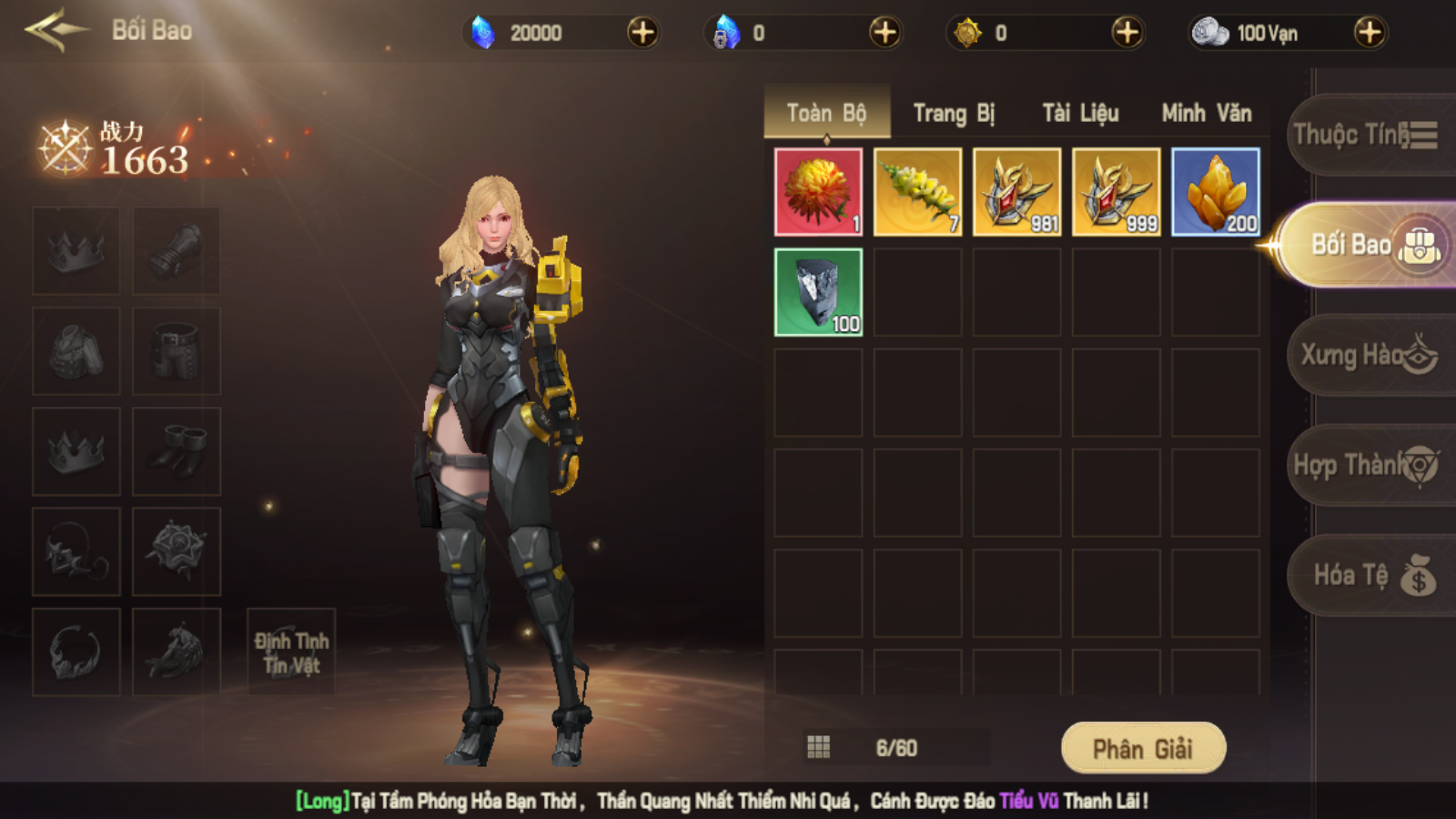Switch to the Trang Bị tab
Viewport: 1456px width, 819px height.
coord(954,114)
